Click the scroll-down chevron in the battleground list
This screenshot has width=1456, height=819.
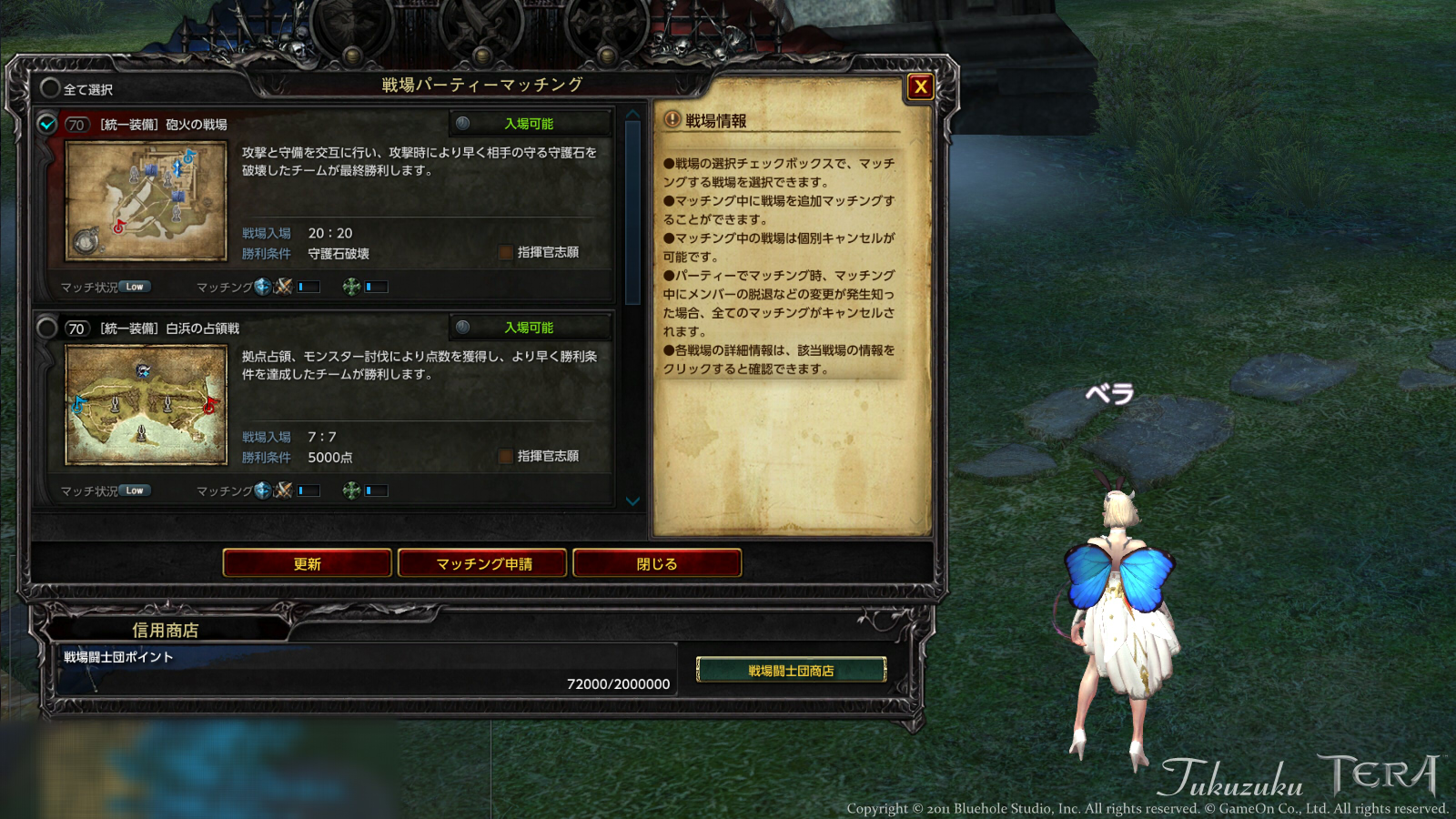632,500
